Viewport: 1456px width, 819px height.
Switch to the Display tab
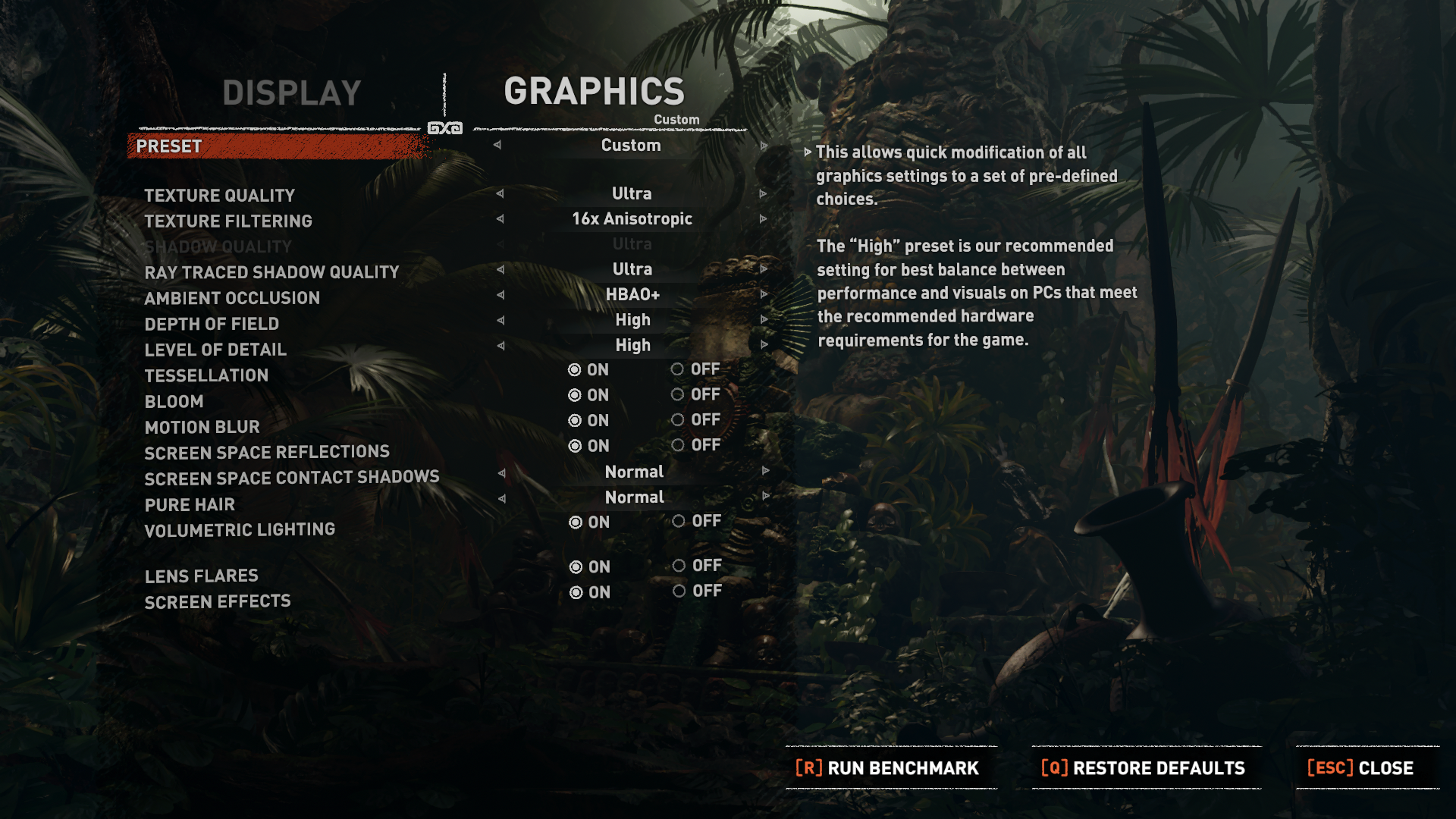click(291, 93)
